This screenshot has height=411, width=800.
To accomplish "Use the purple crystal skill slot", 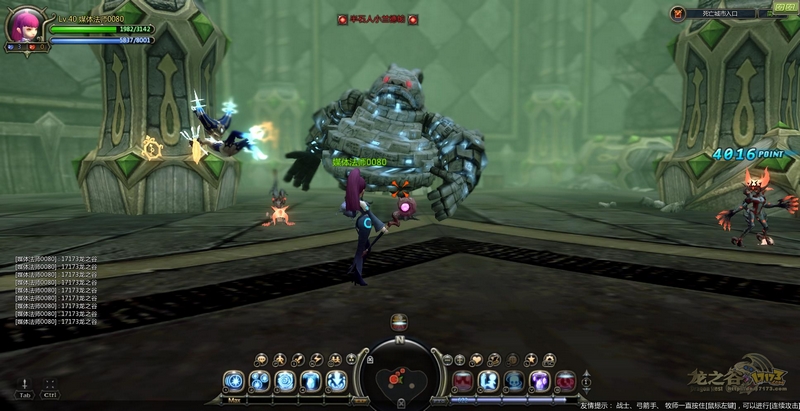I will [538, 381].
